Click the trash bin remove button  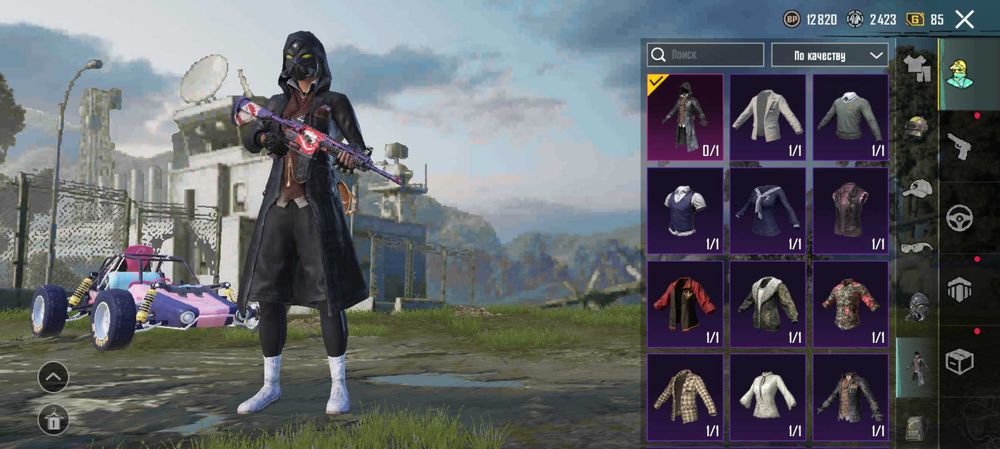[x=53, y=420]
